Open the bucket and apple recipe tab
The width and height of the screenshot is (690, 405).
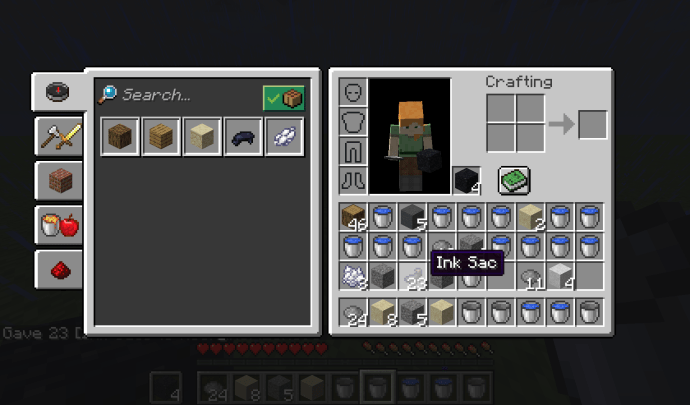pyautogui.click(x=59, y=225)
